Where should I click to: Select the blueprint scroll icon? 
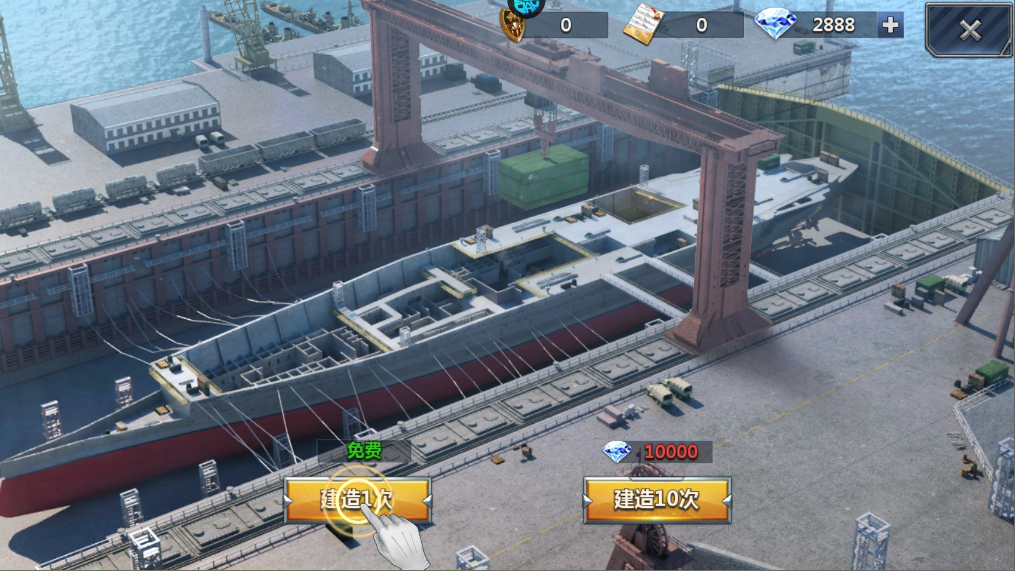click(x=641, y=25)
